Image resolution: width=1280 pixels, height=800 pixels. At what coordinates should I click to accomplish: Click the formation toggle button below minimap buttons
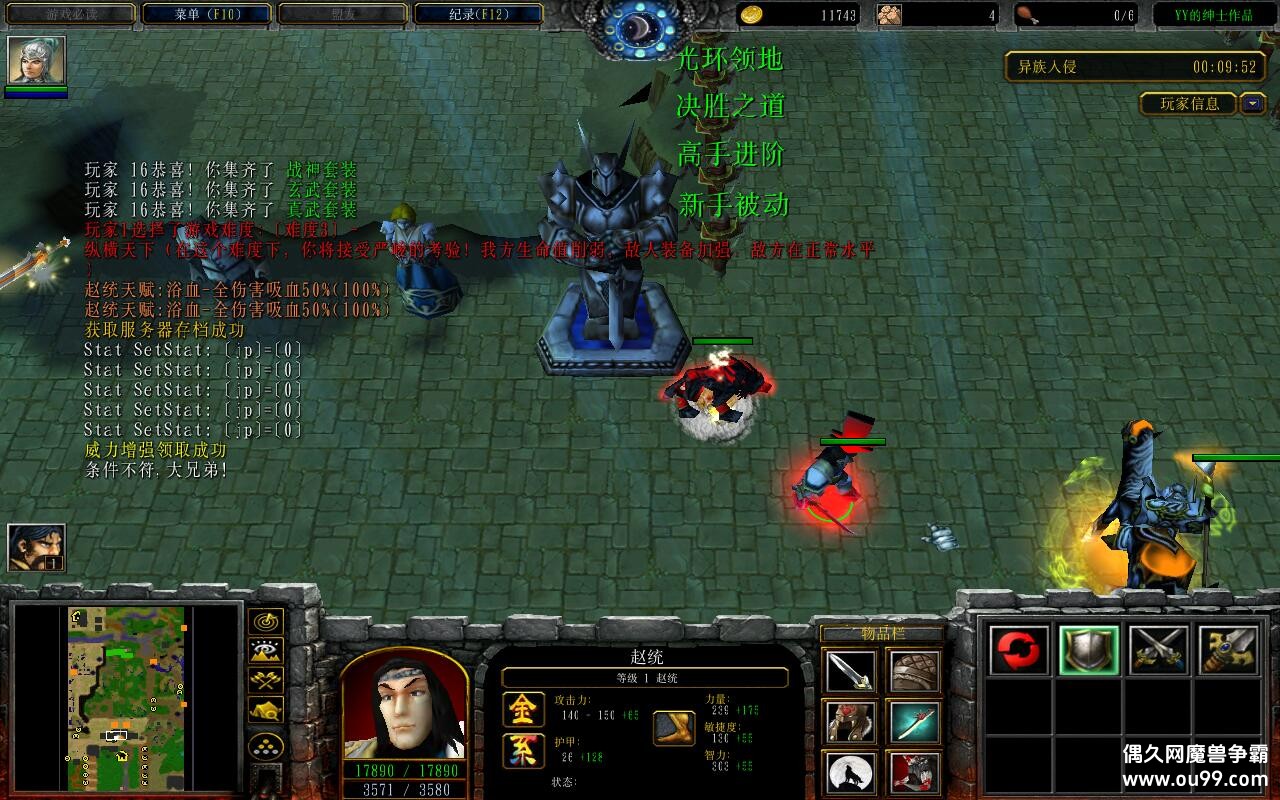click(x=266, y=746)
